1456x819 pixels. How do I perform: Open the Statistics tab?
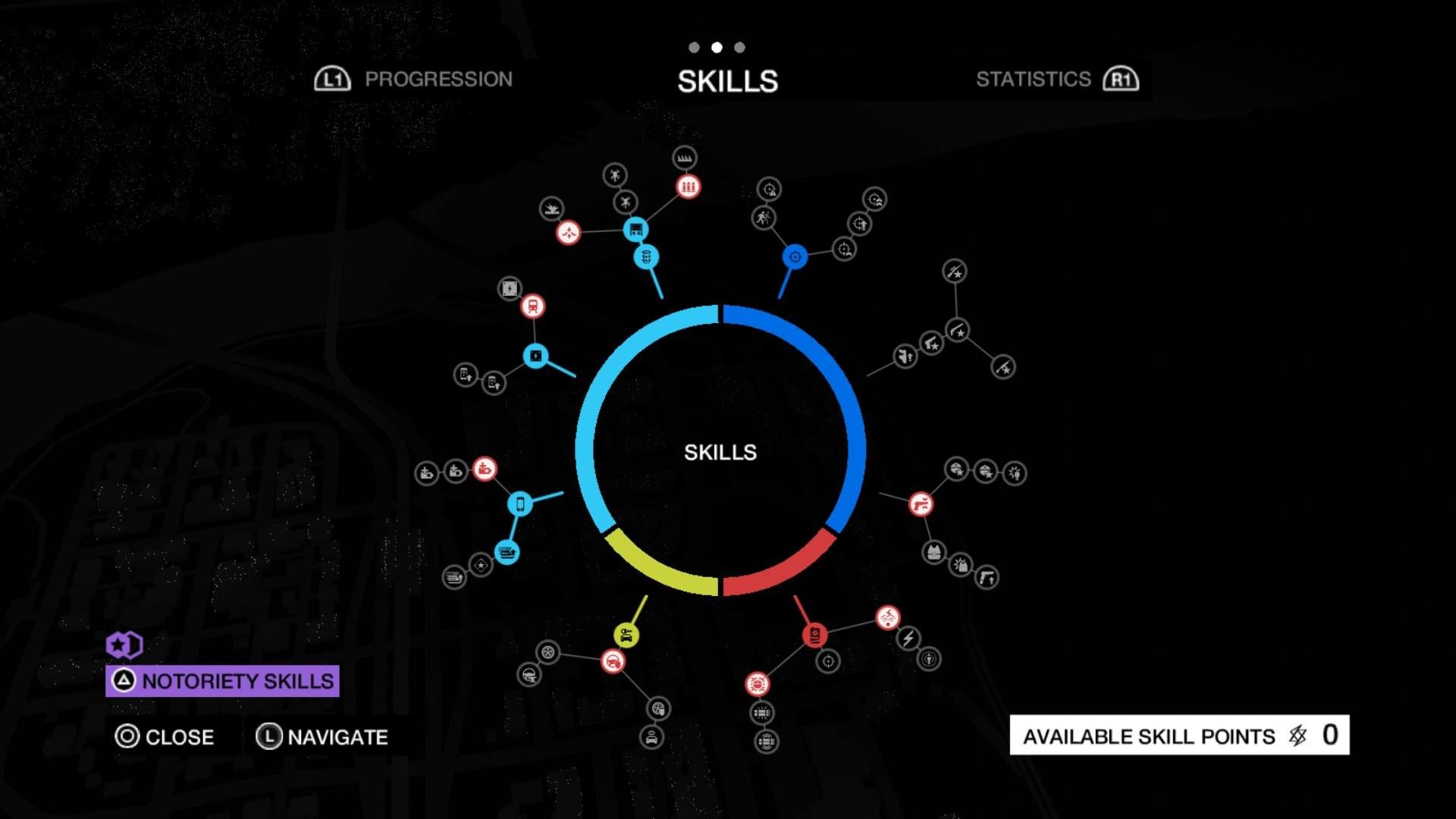pos(1056,79)
